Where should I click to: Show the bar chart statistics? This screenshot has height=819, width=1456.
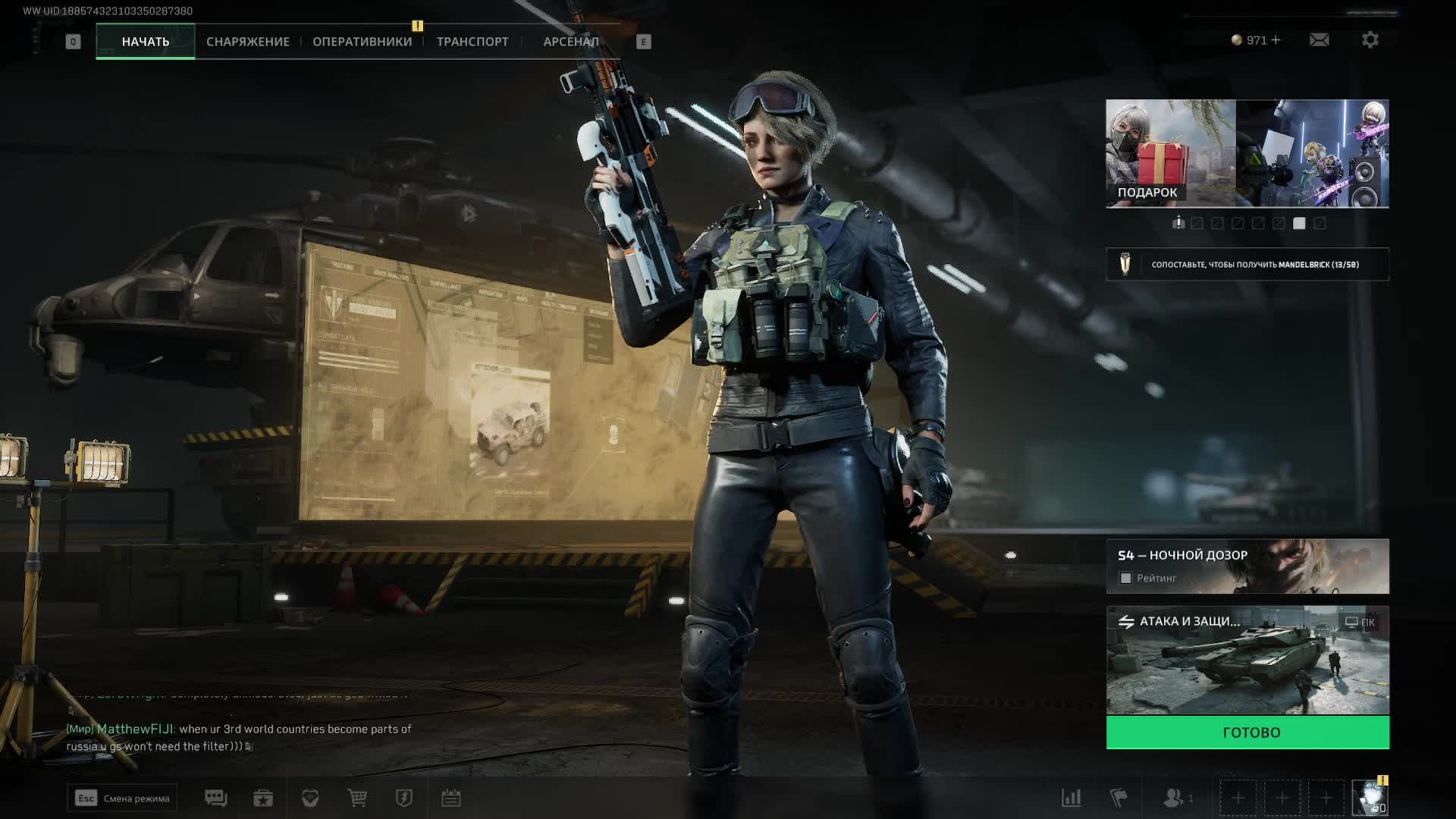(x=1071, y=798)
